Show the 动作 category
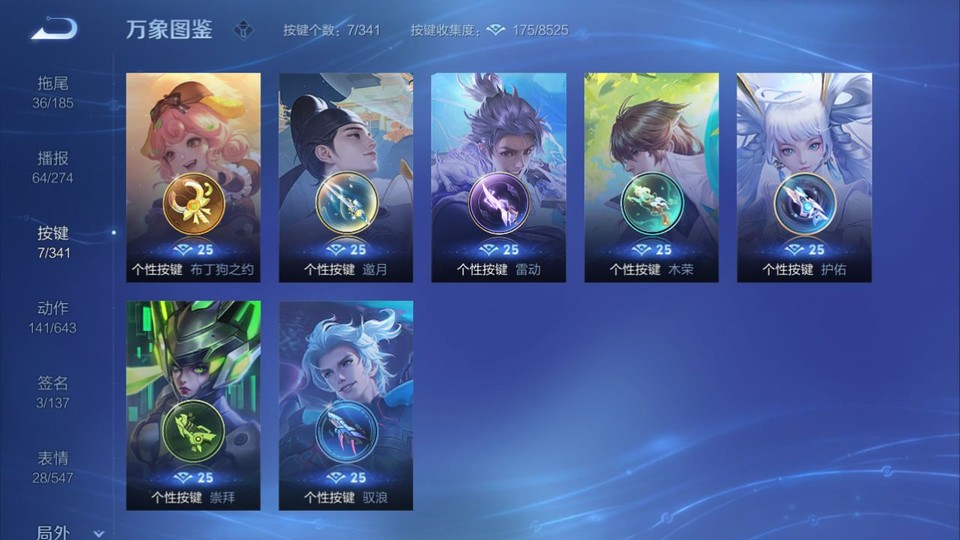960x540 pixels. [x=54, y=317]
